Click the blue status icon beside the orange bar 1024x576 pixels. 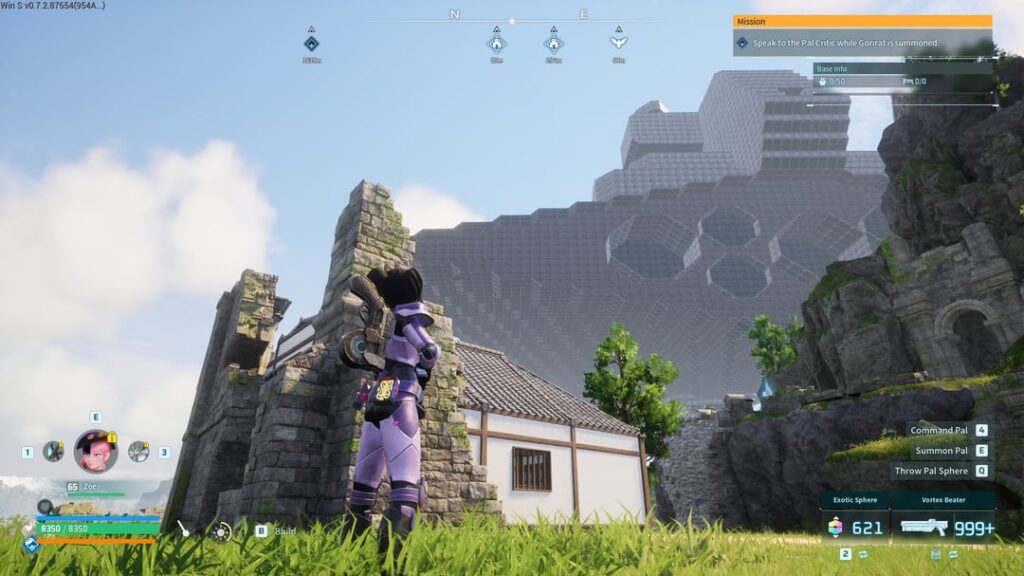[32, 544]
